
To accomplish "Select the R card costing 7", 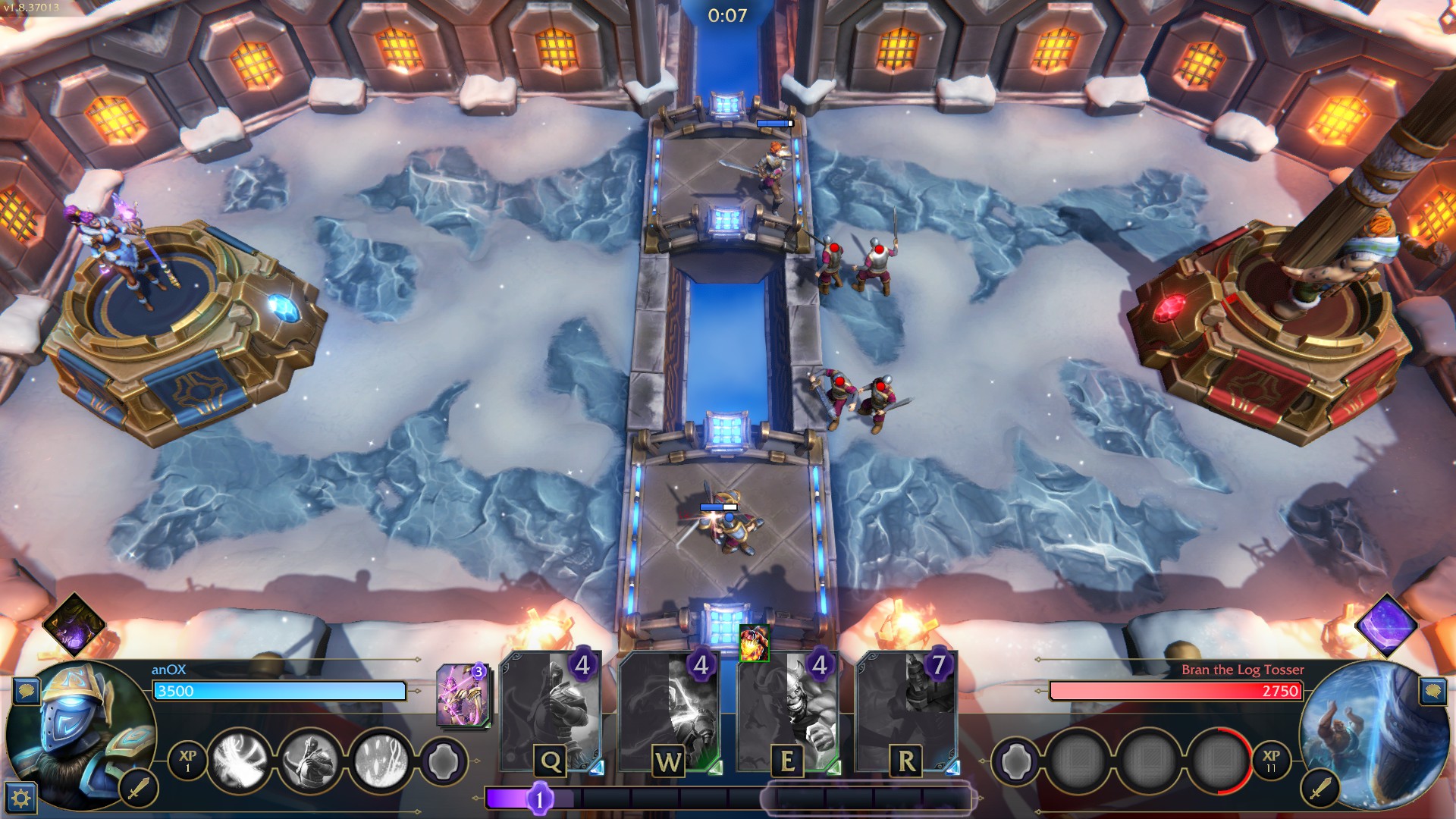I will click(906, 714).
